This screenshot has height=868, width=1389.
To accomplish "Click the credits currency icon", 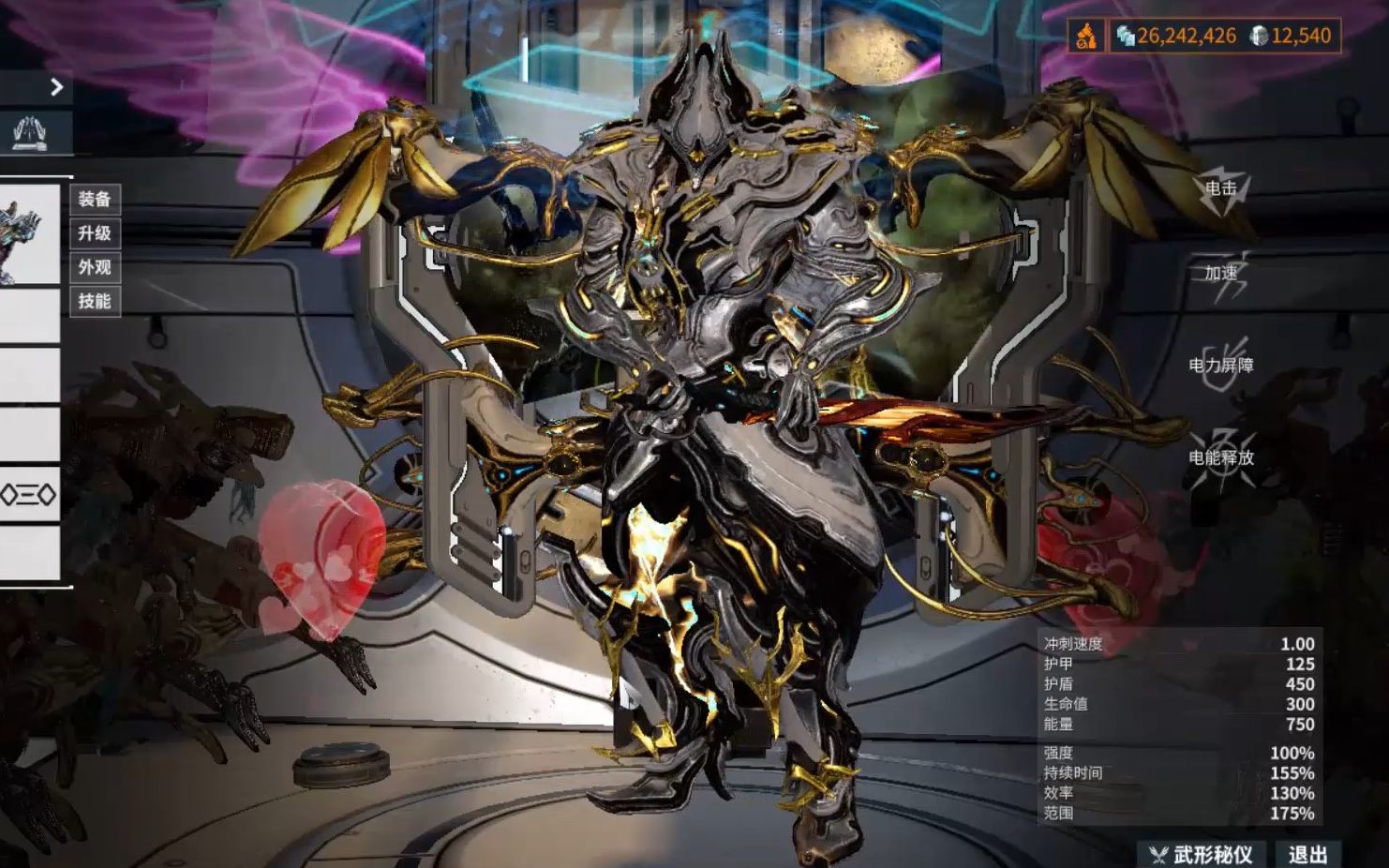I will [x=1125, y=35].
